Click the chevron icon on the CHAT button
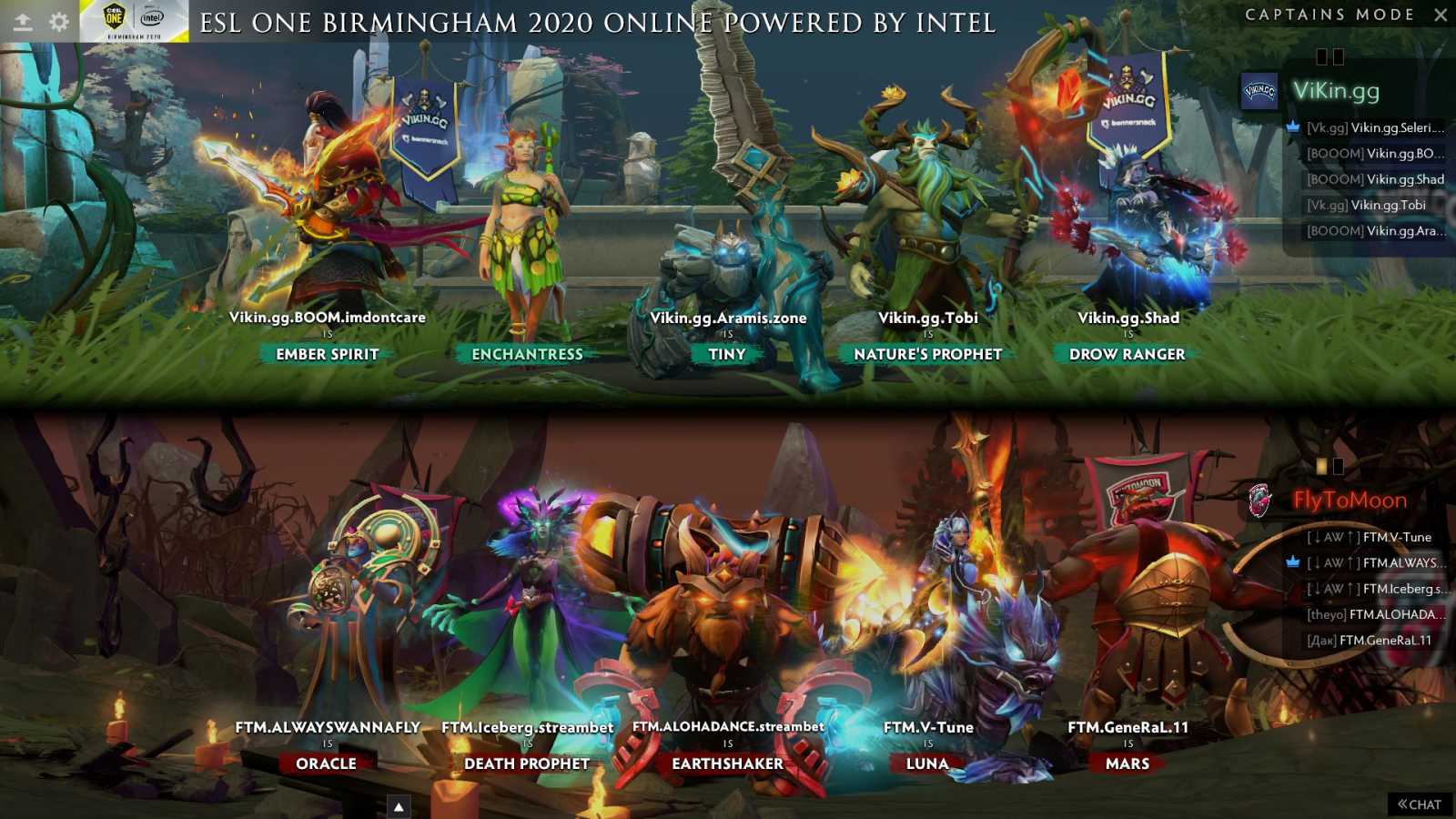The width and height of the screenshot is (1456, 819). pos(1402,804)
